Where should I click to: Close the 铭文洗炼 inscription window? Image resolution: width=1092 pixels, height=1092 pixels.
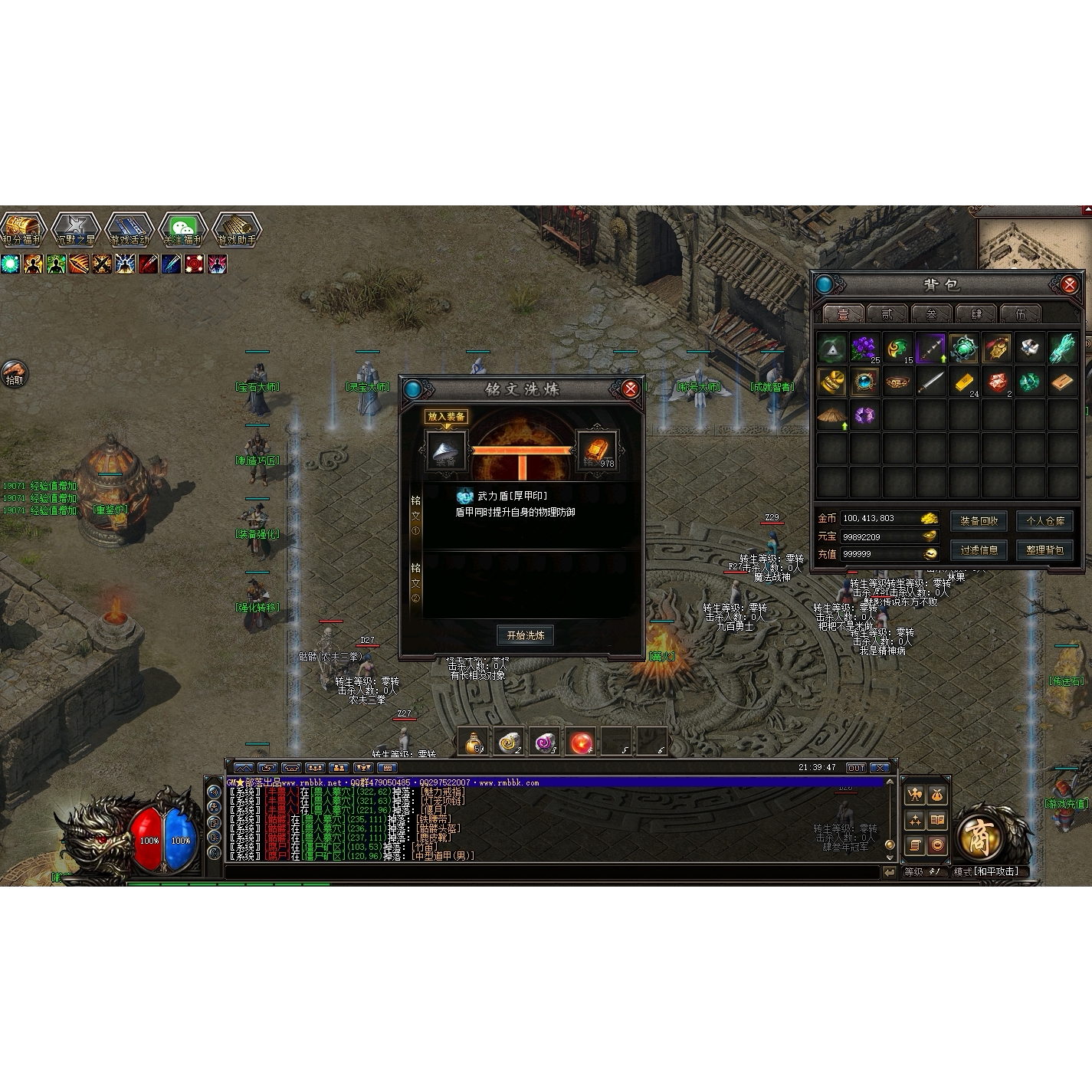pos(630,389)
